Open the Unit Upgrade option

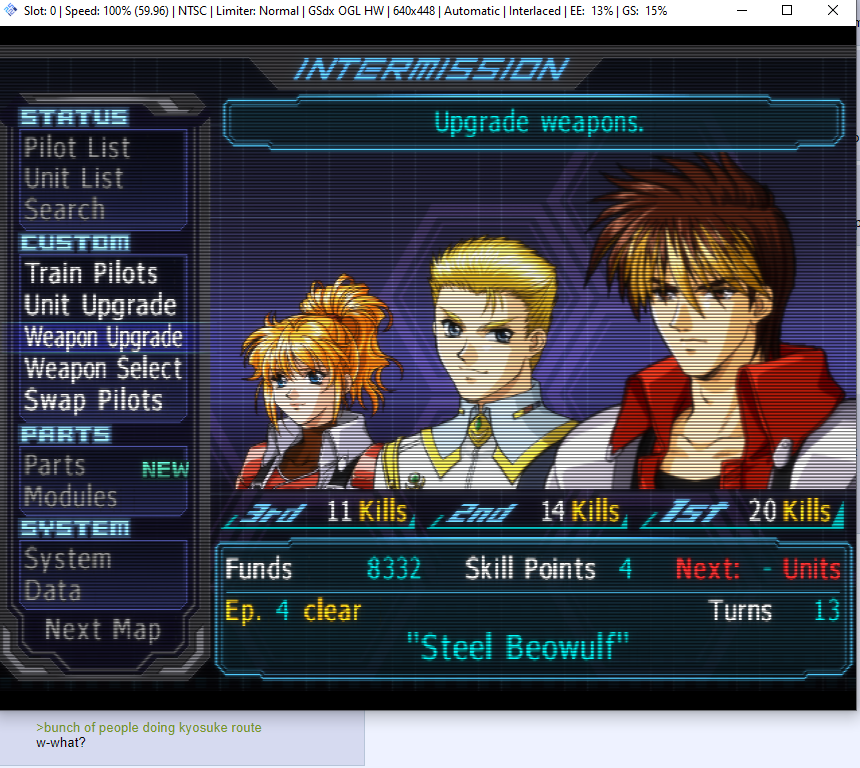tap(100, 306)
